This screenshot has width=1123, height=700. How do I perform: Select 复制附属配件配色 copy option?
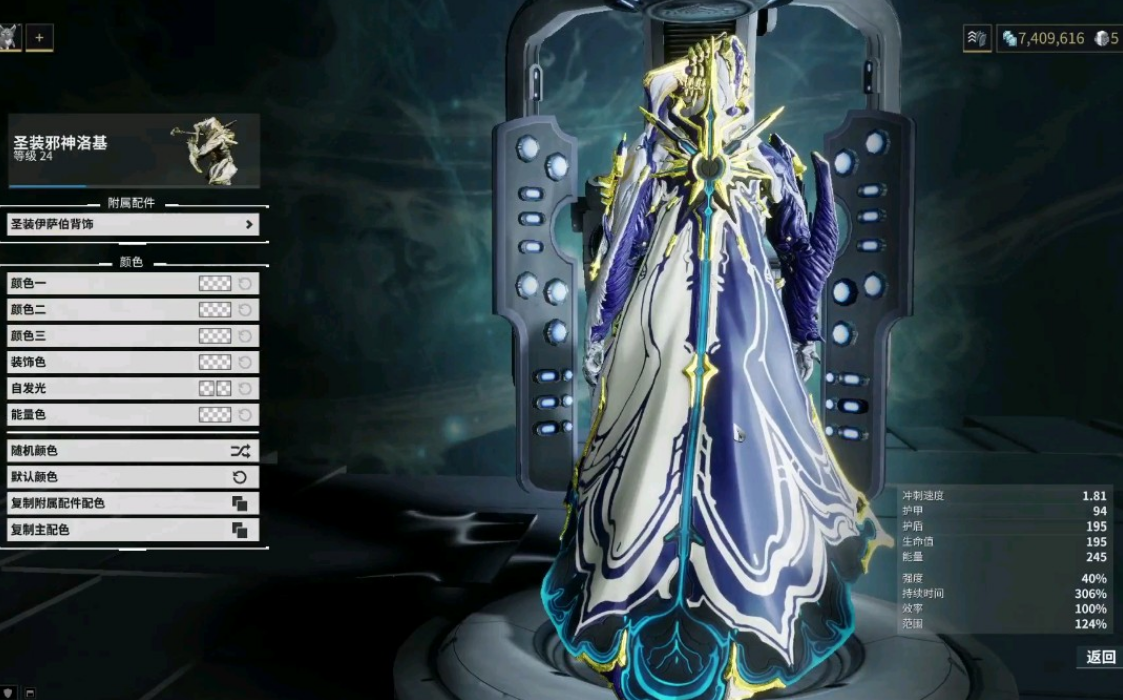click(133, 503)
